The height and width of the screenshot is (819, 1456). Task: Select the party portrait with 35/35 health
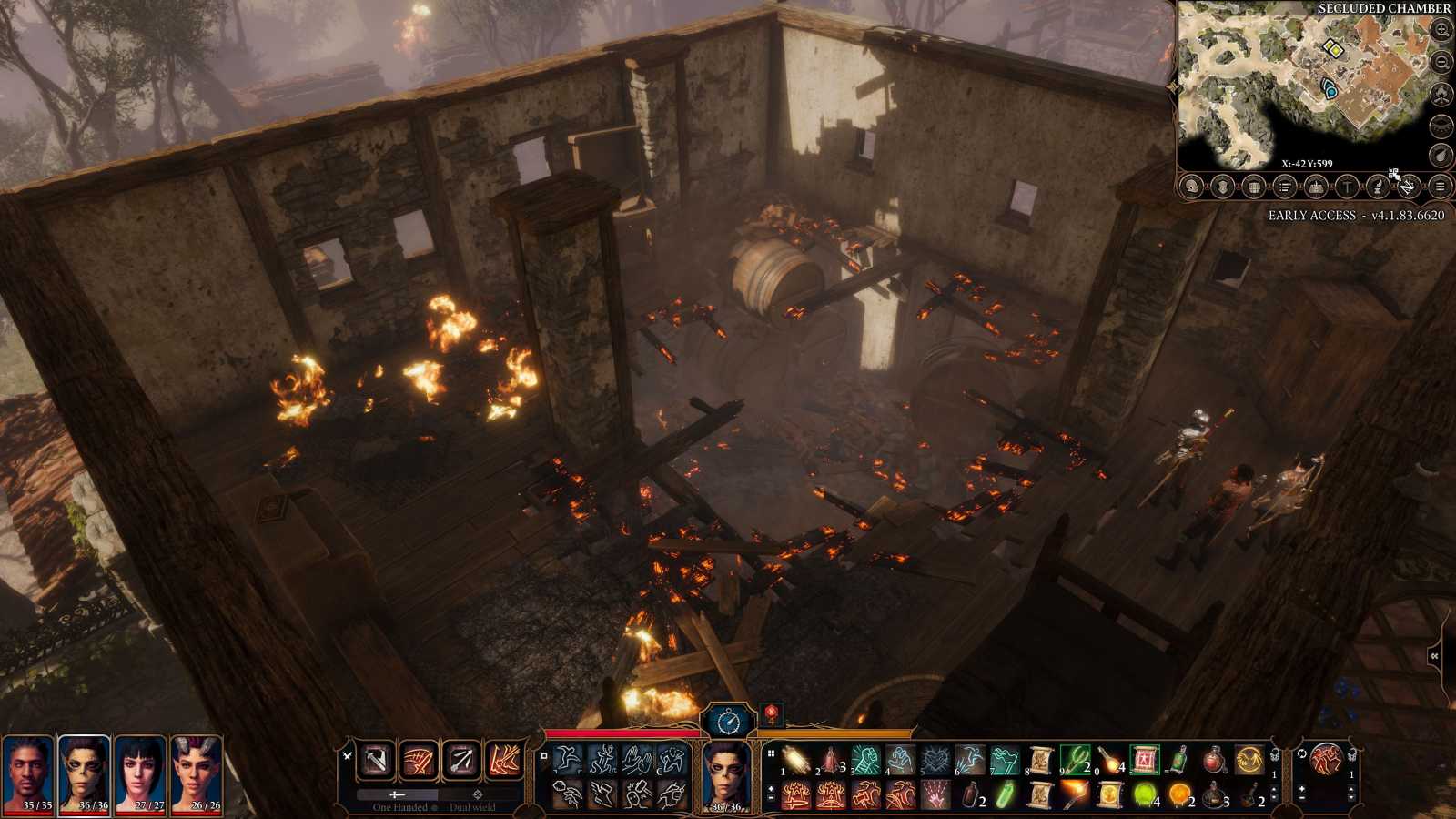(x=28, y=771)
